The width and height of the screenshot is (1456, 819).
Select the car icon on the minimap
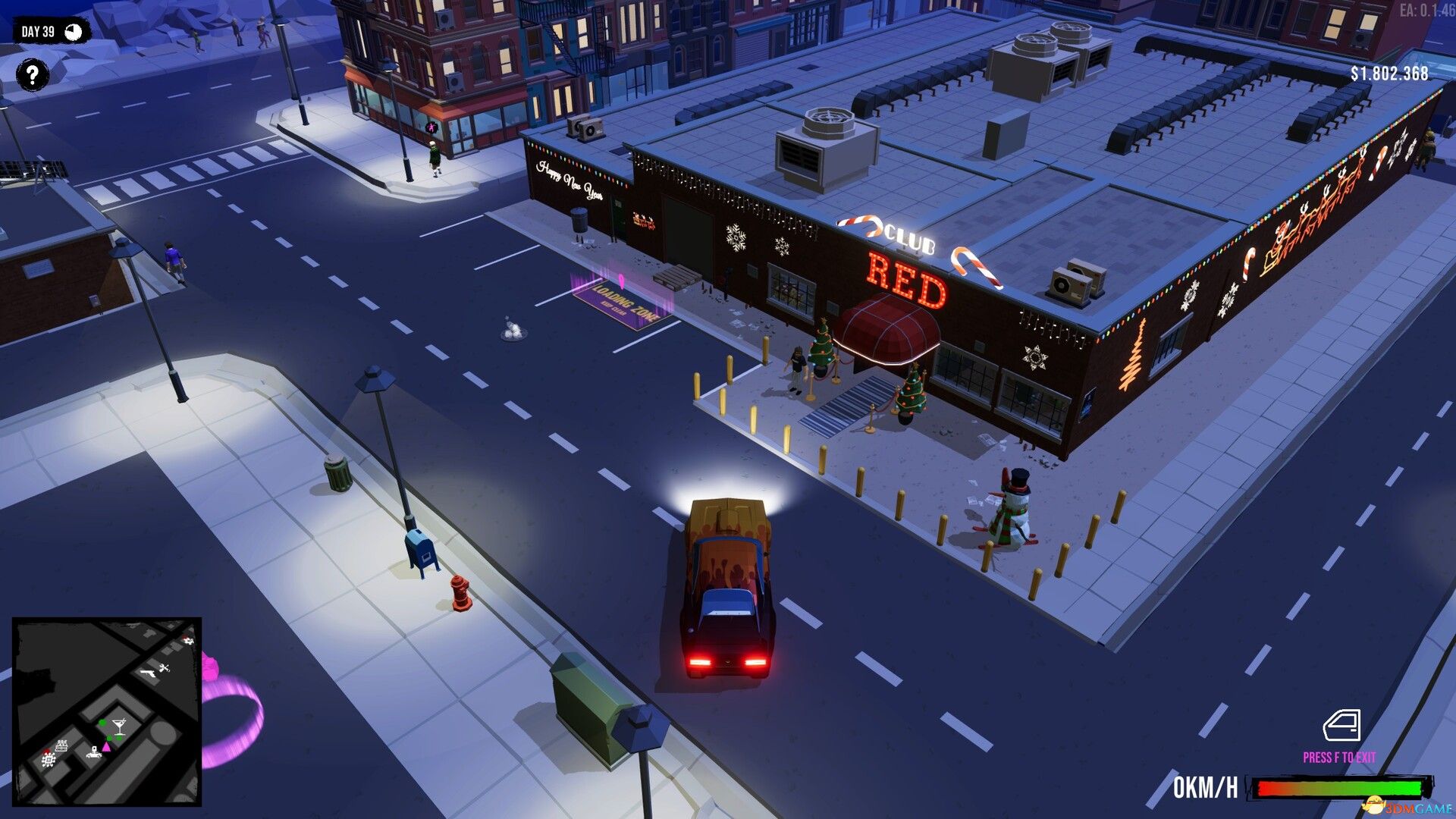(93, 754)
